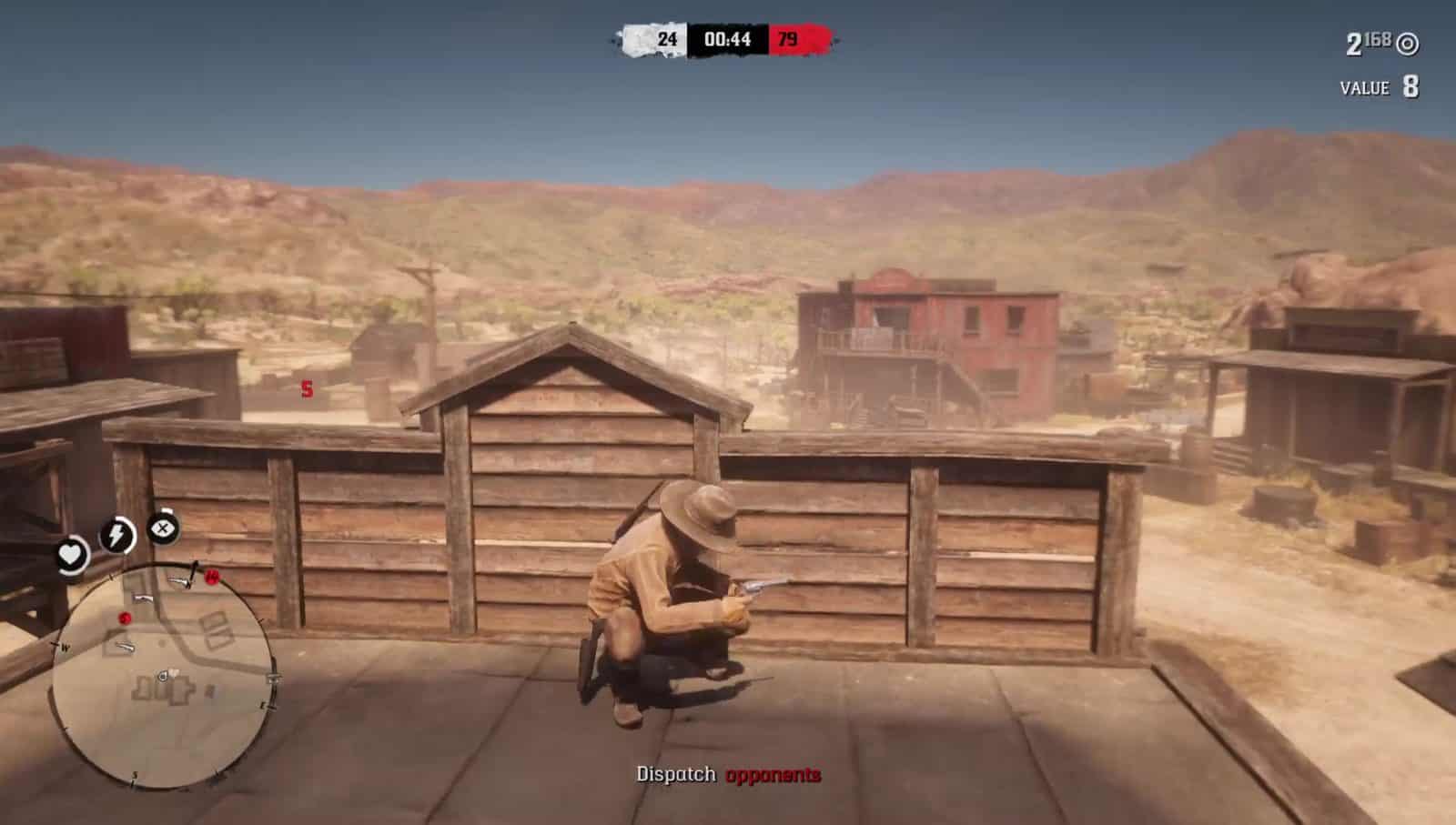Toggle the white ally blip at minimap center
Screen dimensions: 1456x825
coord(175,672)
